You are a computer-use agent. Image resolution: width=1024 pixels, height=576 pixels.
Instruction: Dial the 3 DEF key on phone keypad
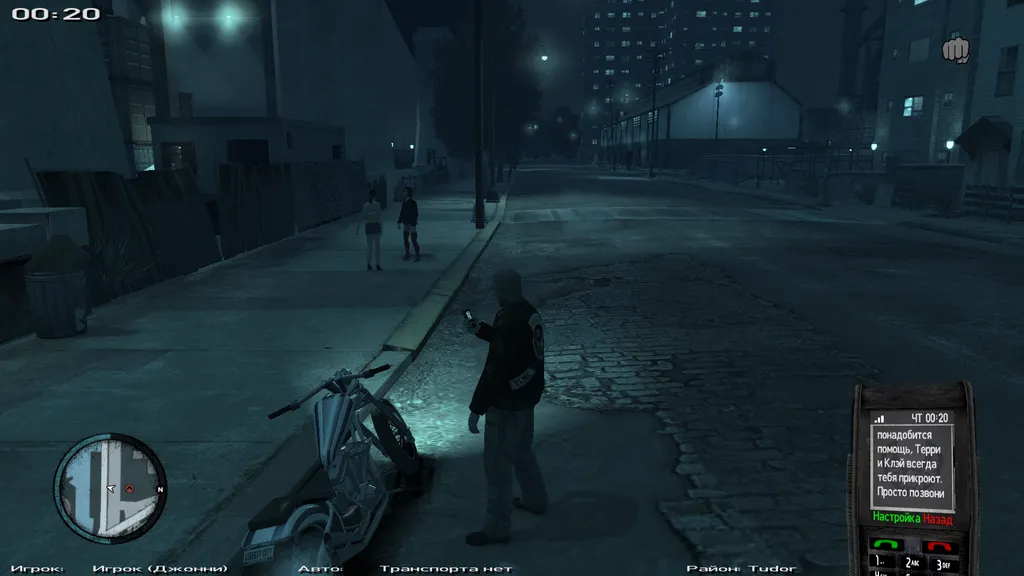(x=943, y=564)
